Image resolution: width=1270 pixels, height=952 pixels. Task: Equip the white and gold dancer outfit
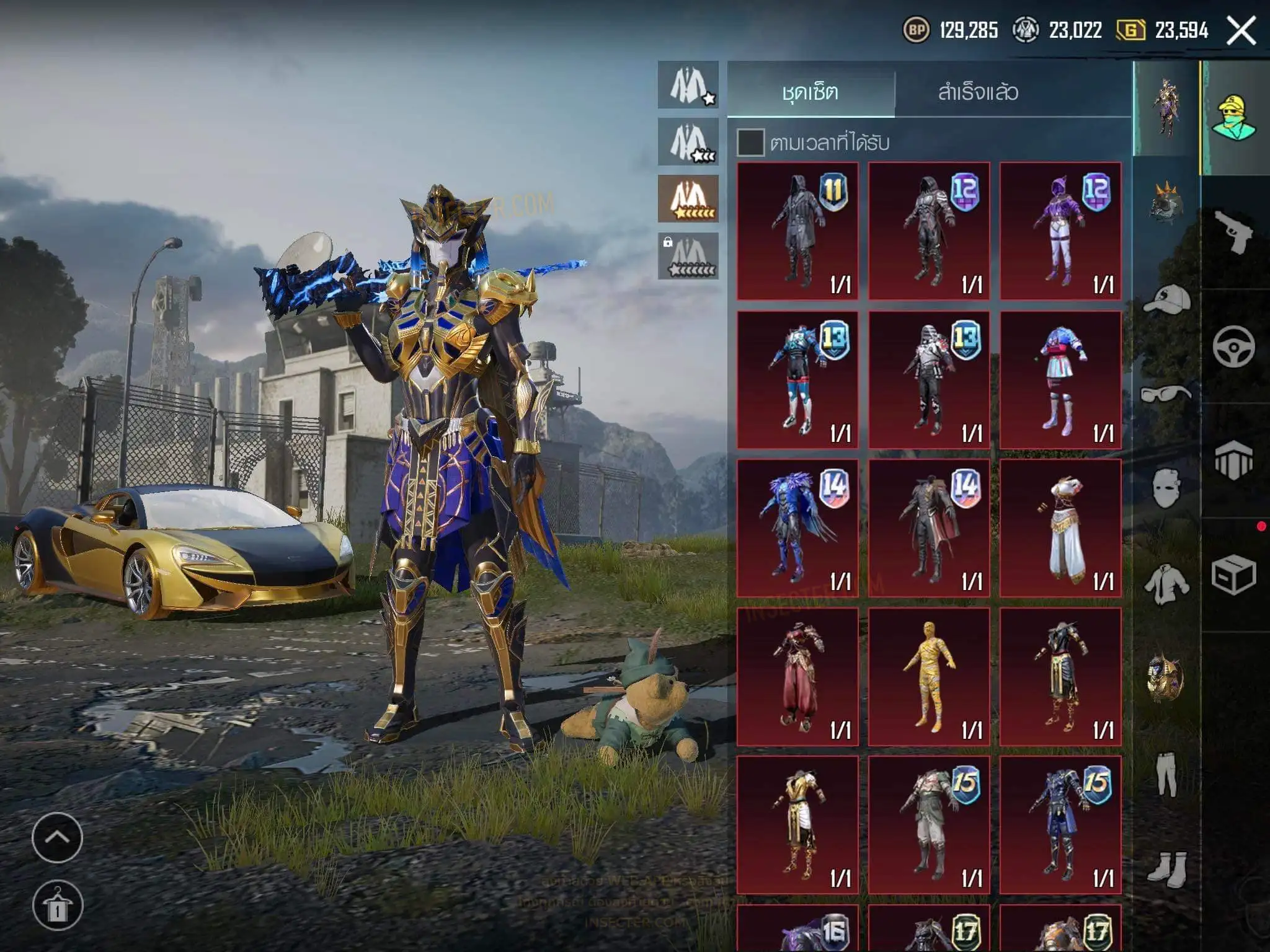pyautogui.click(x=1060, y=528)
